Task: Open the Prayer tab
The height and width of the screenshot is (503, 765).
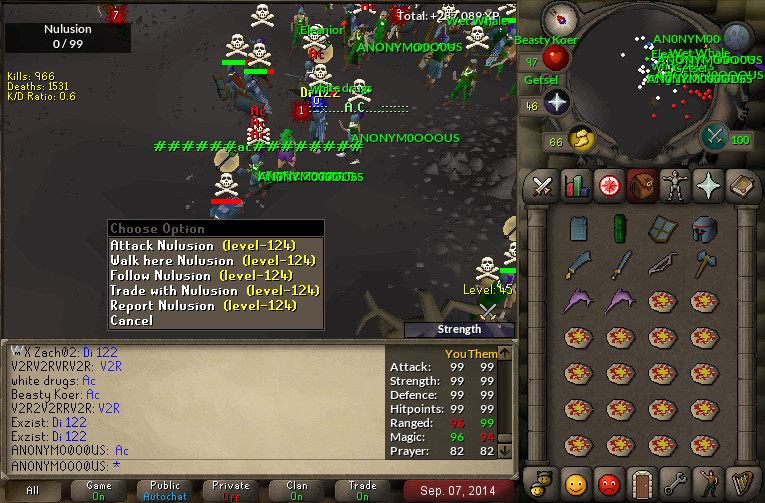Action: [706, 185]
